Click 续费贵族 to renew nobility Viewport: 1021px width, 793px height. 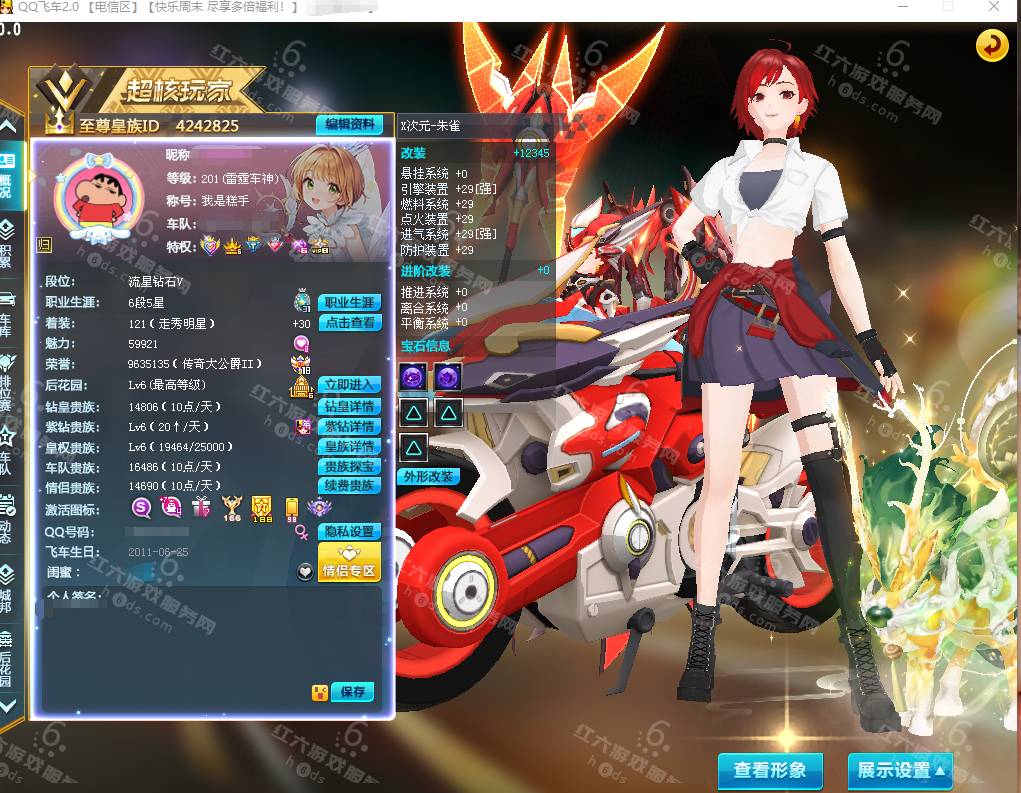pyautogui.click(x=349, y=486)
